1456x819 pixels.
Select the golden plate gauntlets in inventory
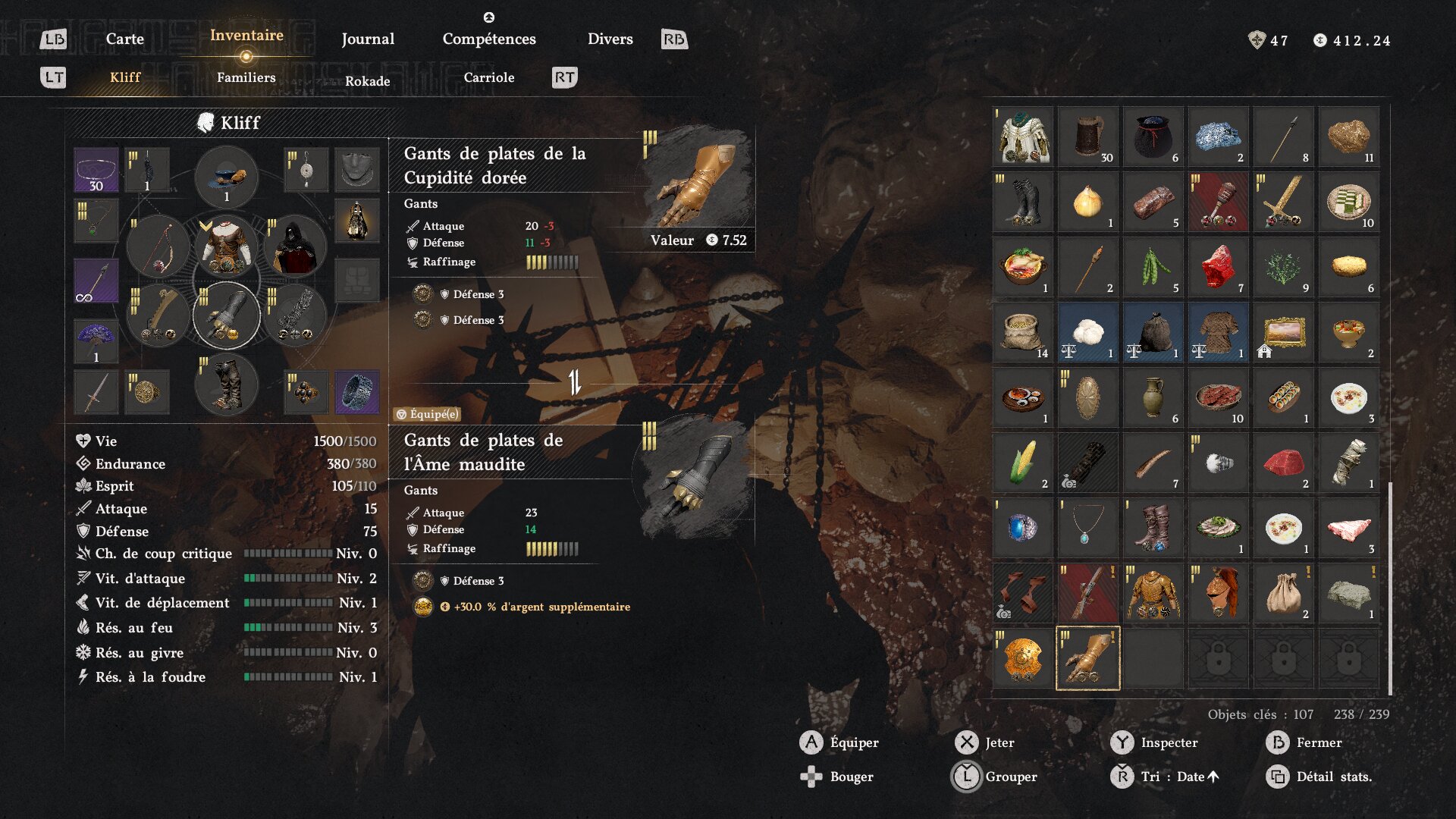click(1087, 657)
